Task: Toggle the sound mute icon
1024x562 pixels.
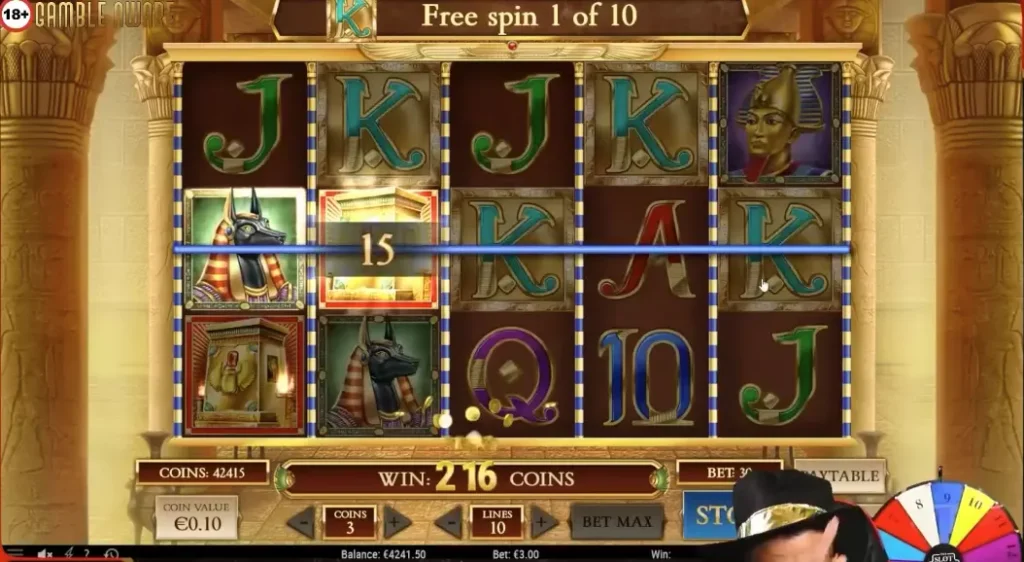Action: [x=45, y=554]
